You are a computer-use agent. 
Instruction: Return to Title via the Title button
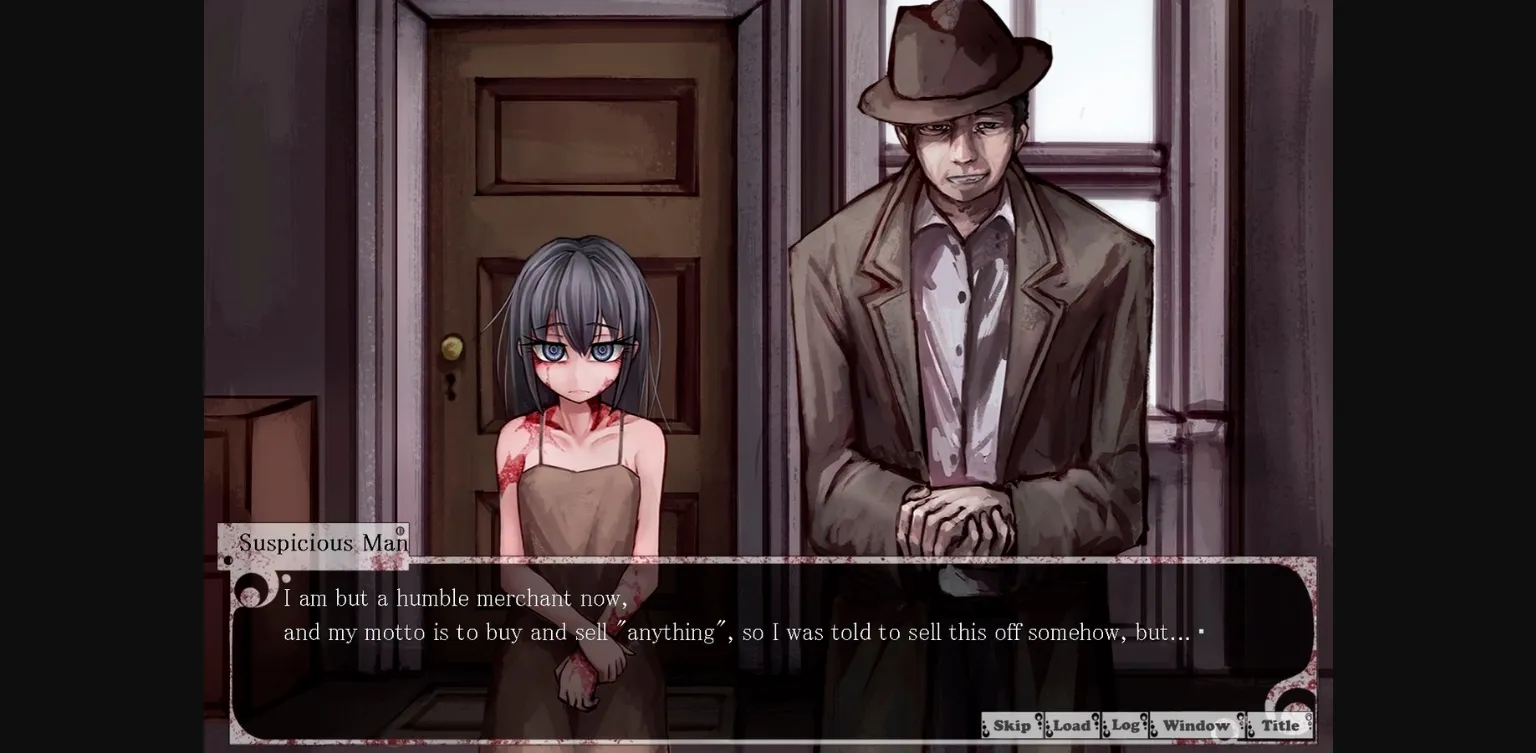1281,725
